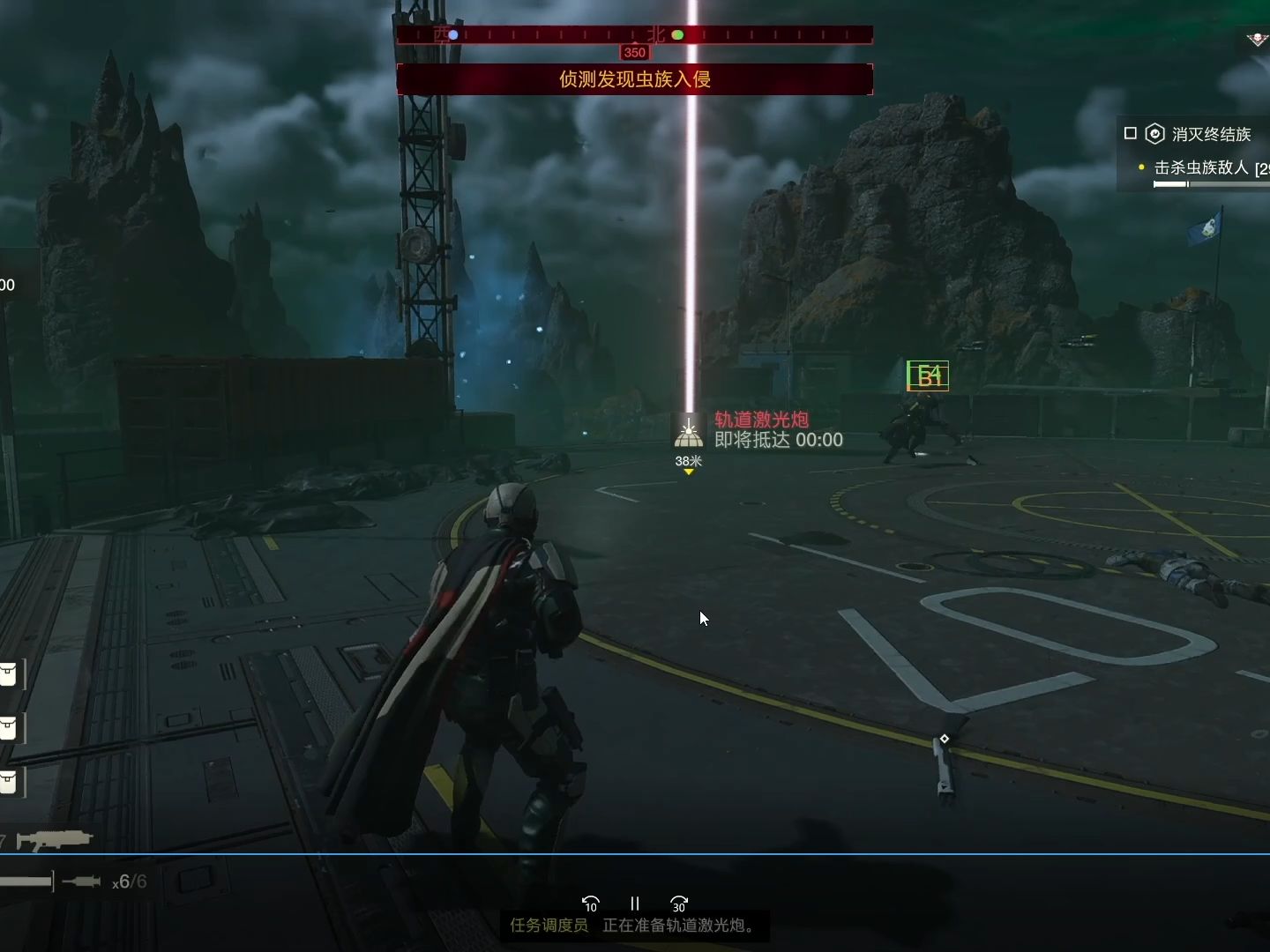The height and width of the screenshot is (952, 1270).
Task: Click the green B1 squadmate marker
Action: point(928,376)
